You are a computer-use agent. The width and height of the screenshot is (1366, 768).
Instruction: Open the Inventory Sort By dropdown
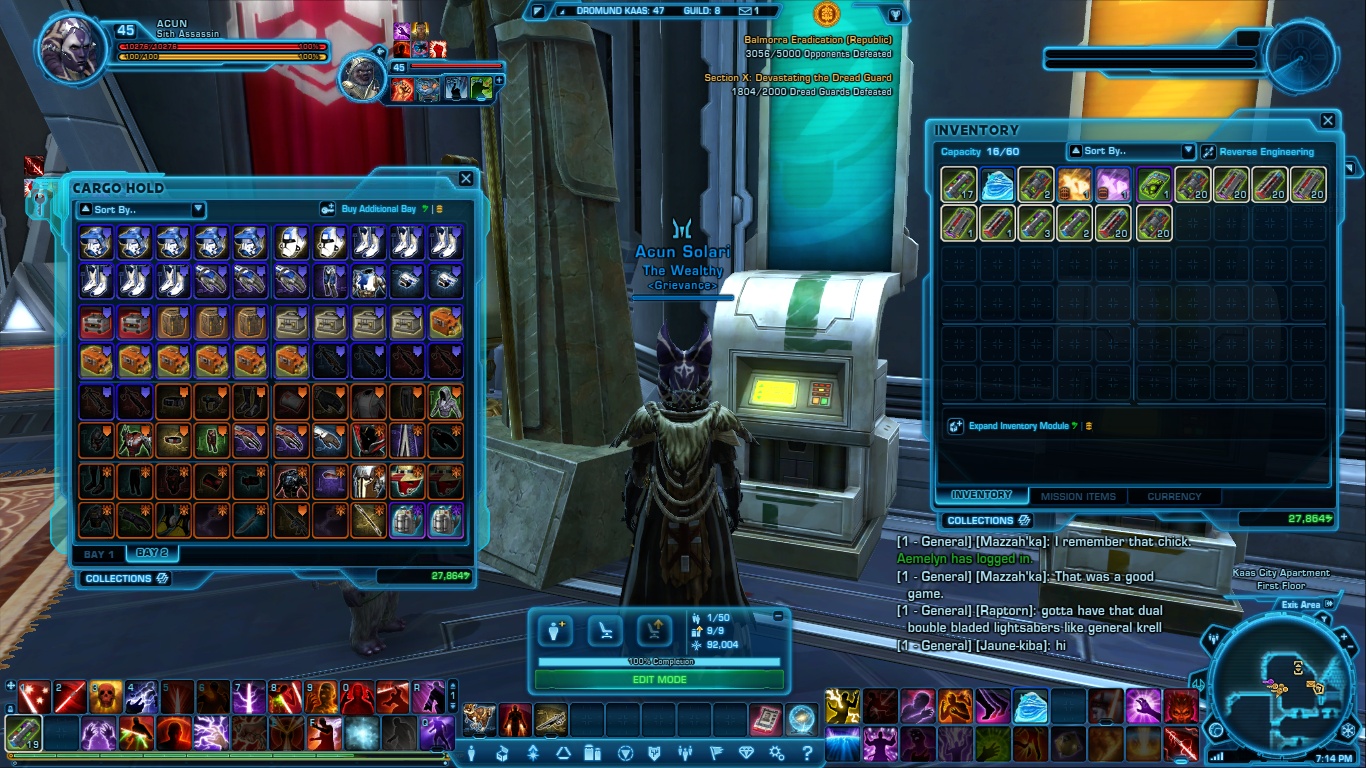(x=1131, y=151)
